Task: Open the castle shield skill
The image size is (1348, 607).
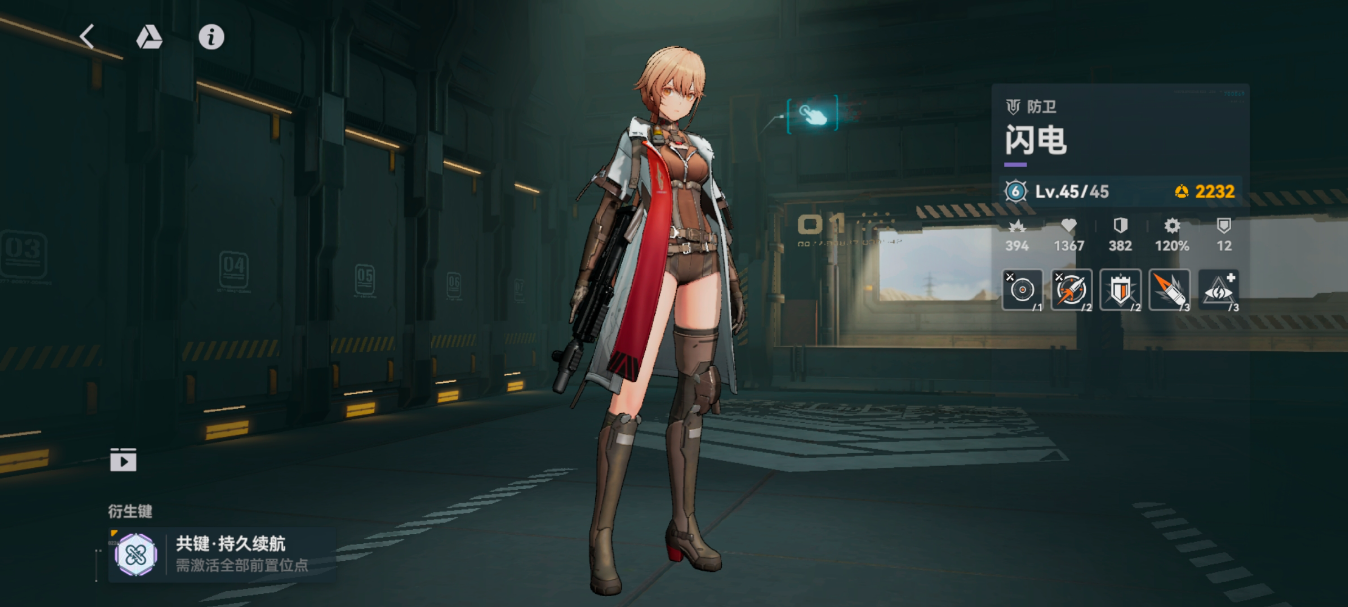Action: click(x=1120, y=290)
